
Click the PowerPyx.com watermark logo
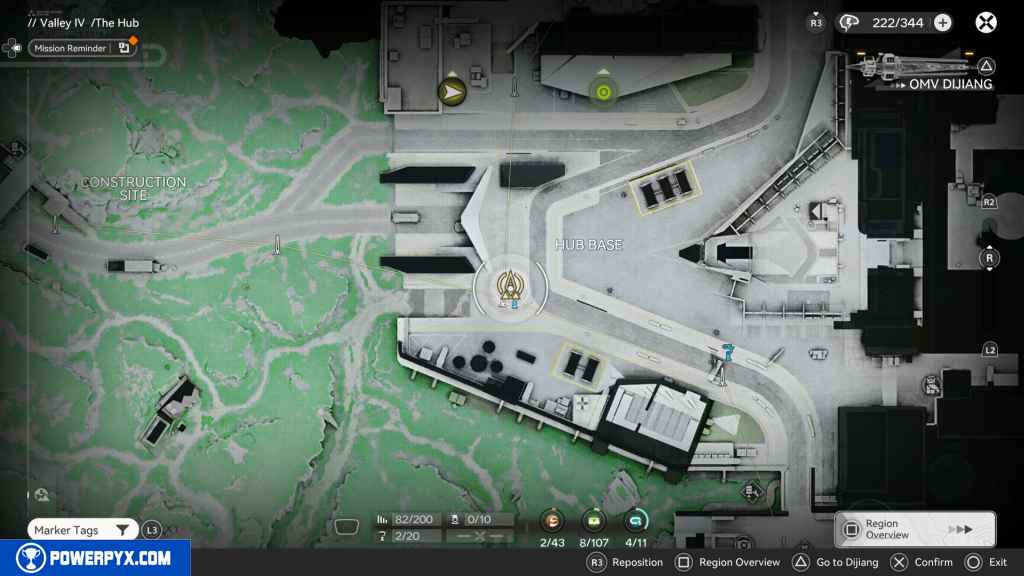[x=94, y=558]
